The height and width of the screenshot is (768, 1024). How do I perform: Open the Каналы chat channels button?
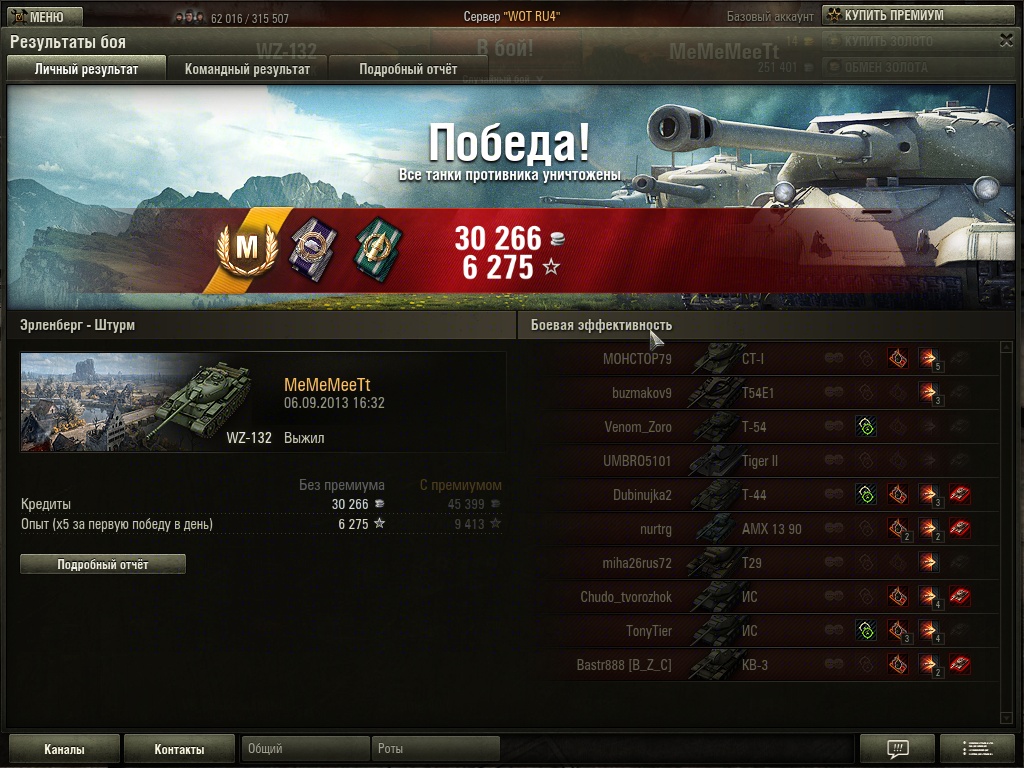coord(64,749)
